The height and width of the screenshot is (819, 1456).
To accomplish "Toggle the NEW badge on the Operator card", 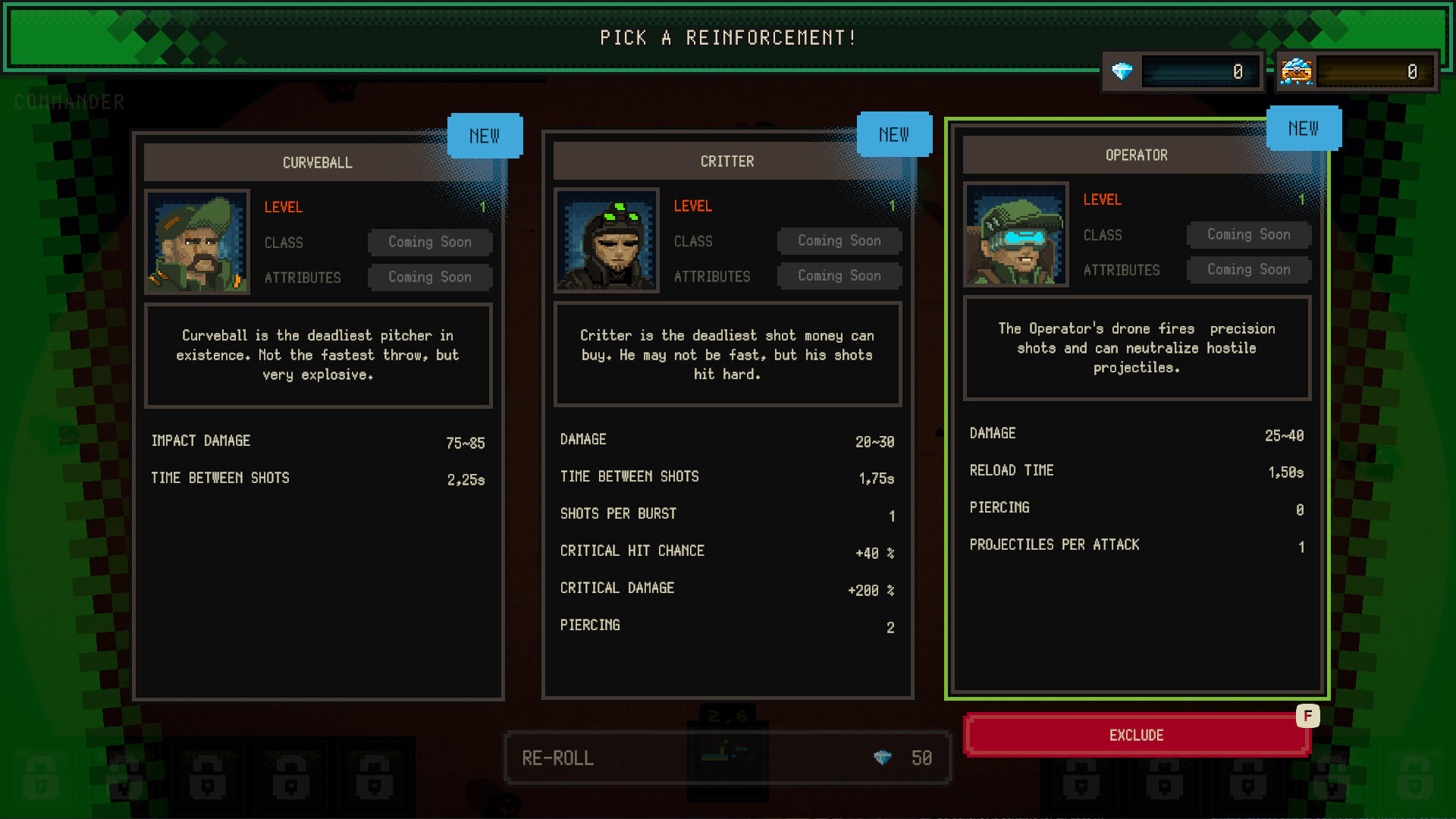I will point(1304,128).
